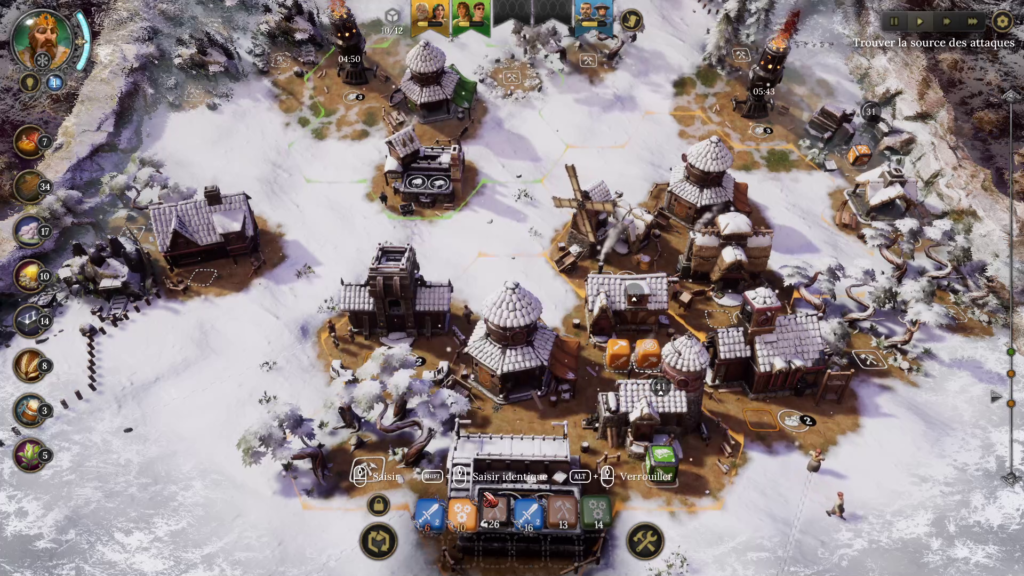
Task: Open the hammer and wrench build menu
Action: [x=645, y=541]
